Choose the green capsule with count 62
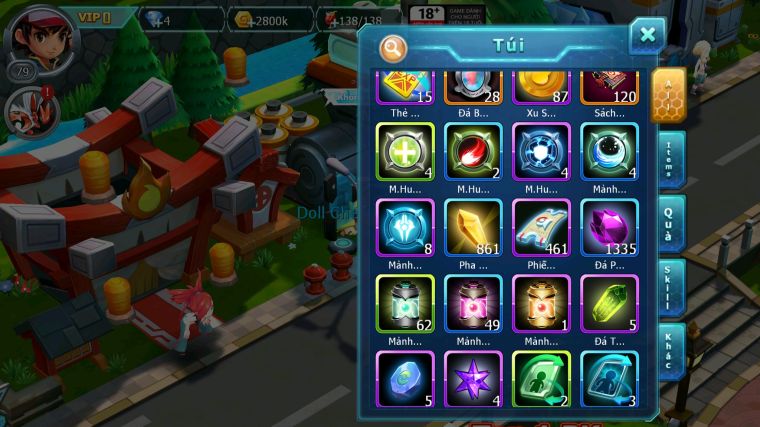The width and height of the screenshot is (760, 427). click(404, 304)
